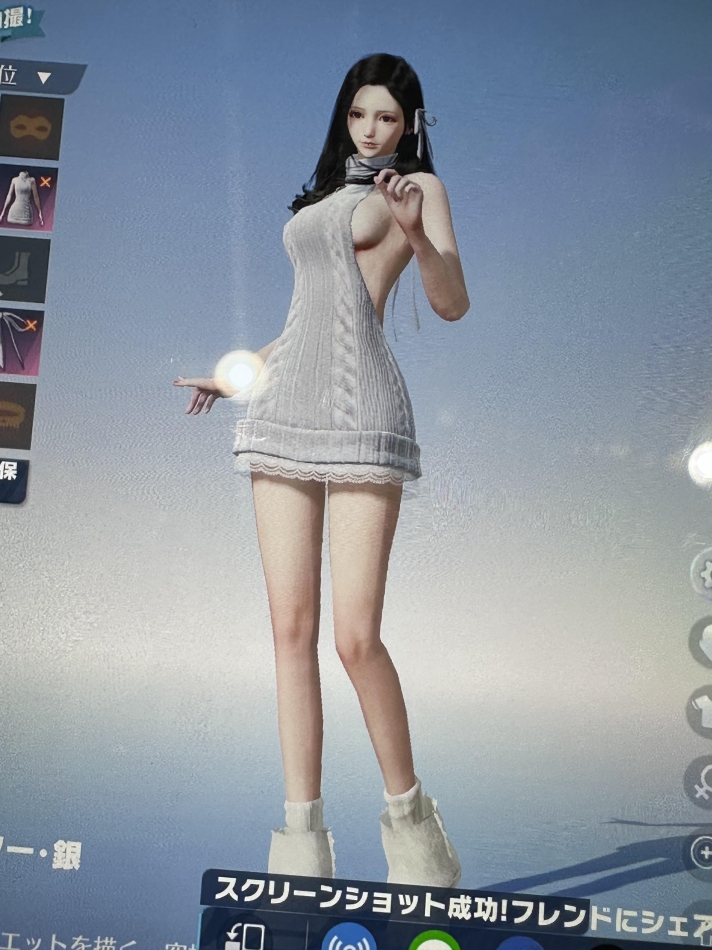Select the golden band accessory slot
This screenshot has height=950, width=712.
click(x=18, y=414)
